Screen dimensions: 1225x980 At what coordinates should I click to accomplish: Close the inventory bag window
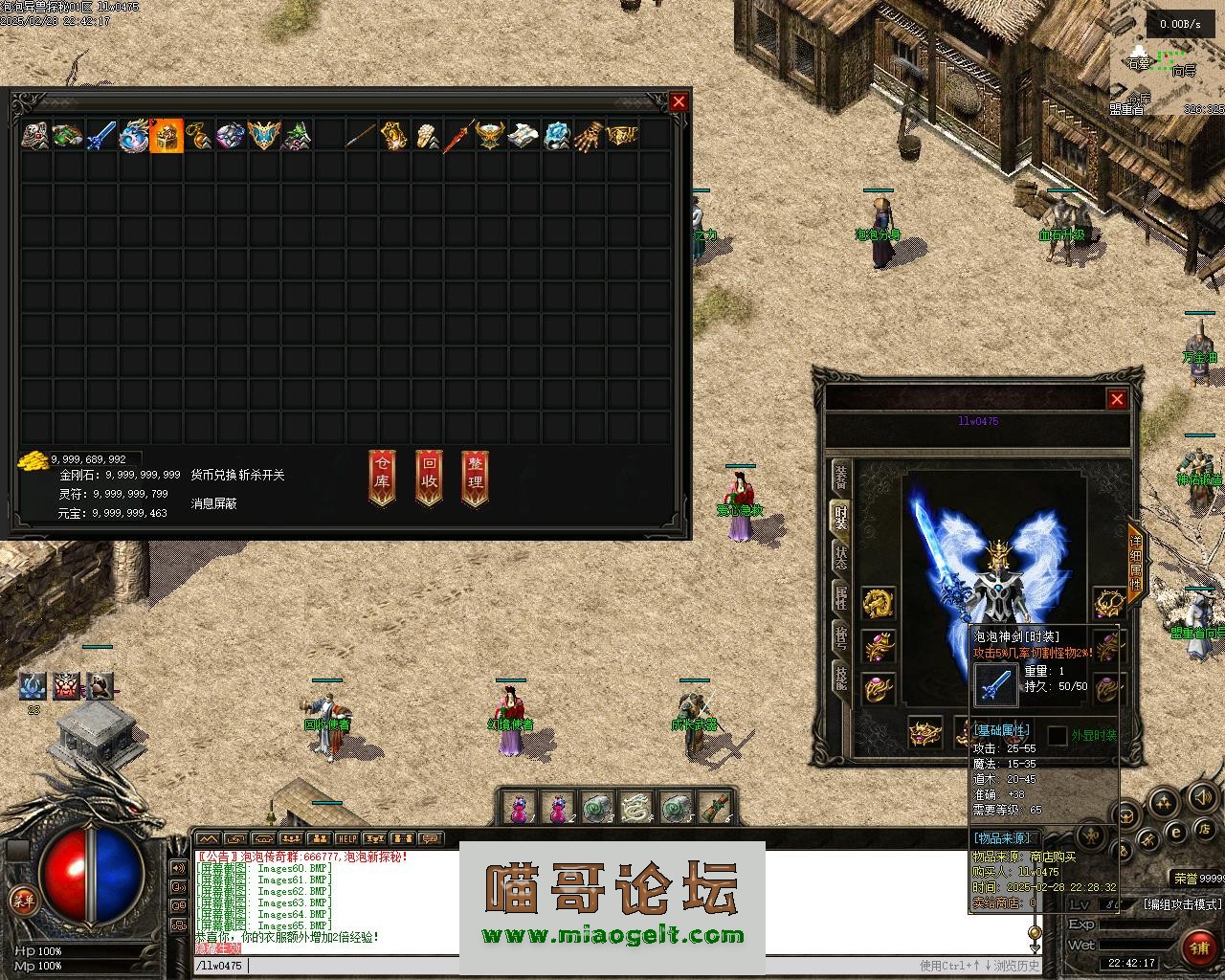[679, 101]
